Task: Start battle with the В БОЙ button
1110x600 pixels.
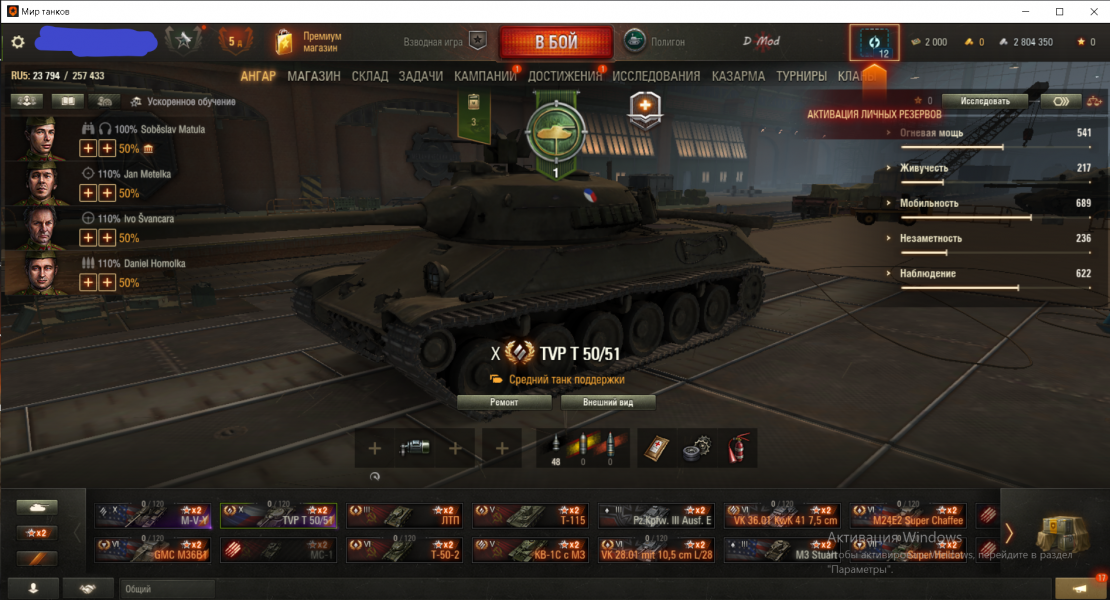Action: pyautogui.click(x=556, y=42)
